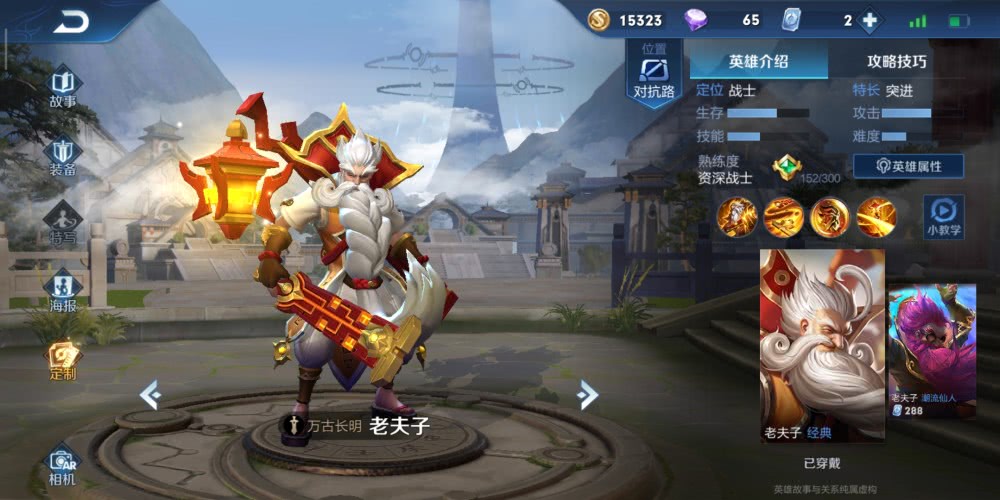
Task: Open the 装备 equipment page
Action: [x=62, y=157]
